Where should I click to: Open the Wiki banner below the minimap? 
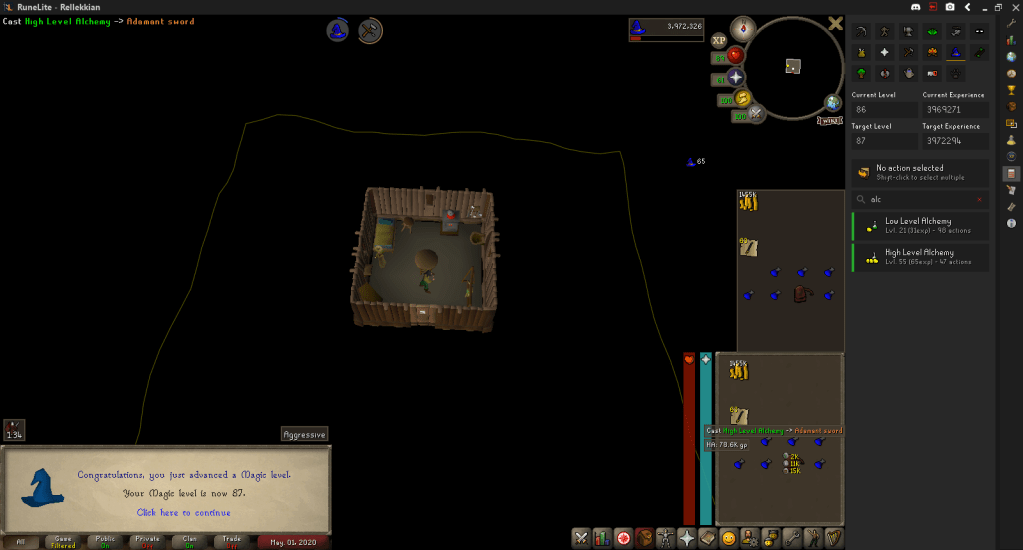(829, 120)
